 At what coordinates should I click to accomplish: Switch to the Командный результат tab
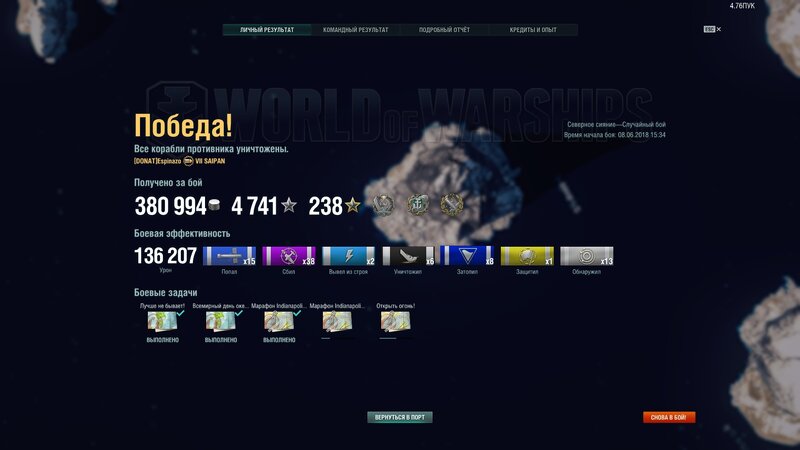click(x=355, y=30)
